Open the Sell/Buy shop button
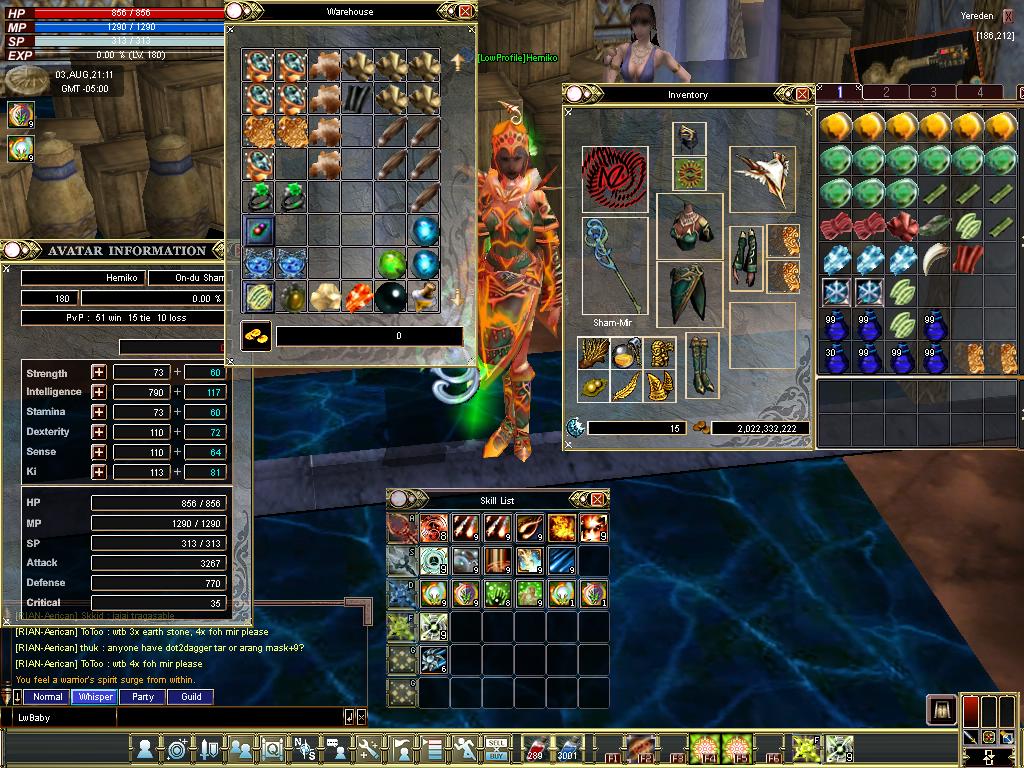Image resolution: width=1024 pixels, height=768 pixels. [497, 747]
